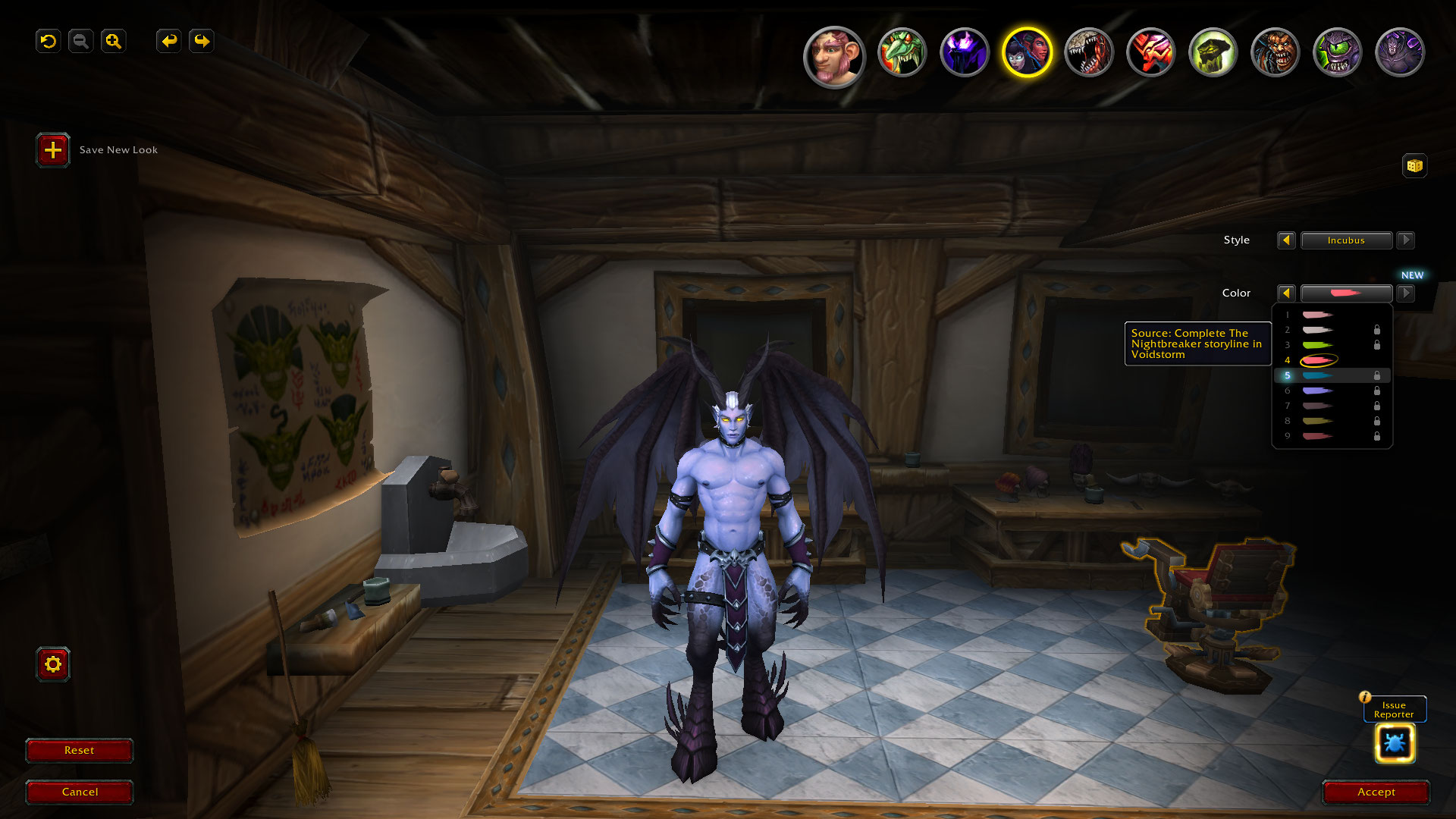
Task: Zoom in on the character
Action: pos(114,41)
